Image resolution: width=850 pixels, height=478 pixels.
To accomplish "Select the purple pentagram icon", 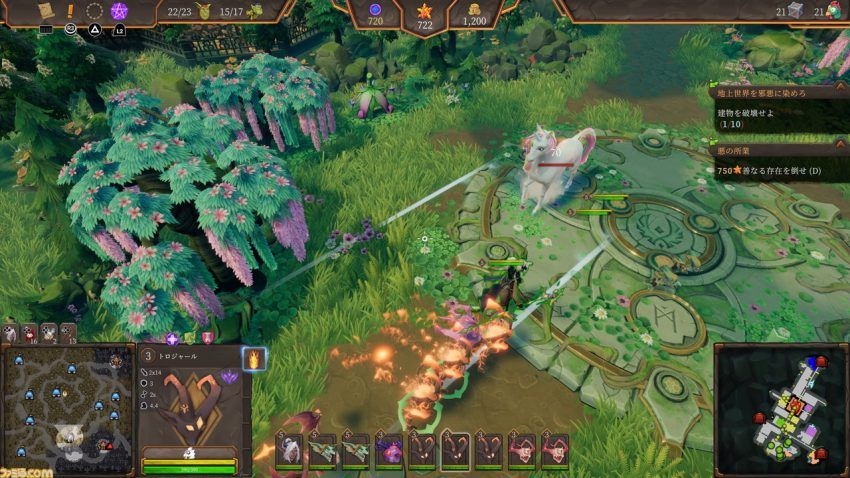I will tap(120, 11).
